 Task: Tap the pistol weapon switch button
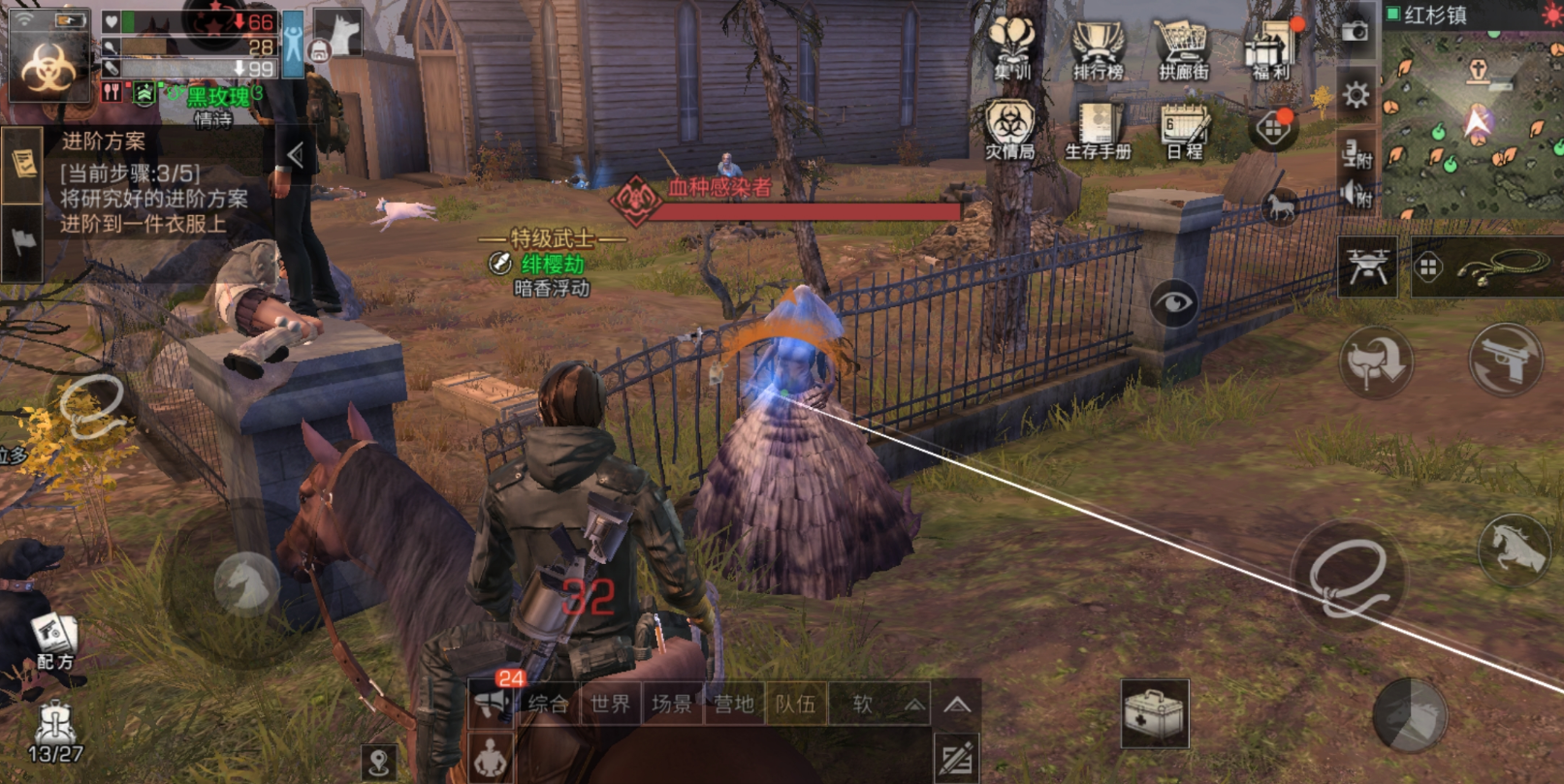(1504, 360)
